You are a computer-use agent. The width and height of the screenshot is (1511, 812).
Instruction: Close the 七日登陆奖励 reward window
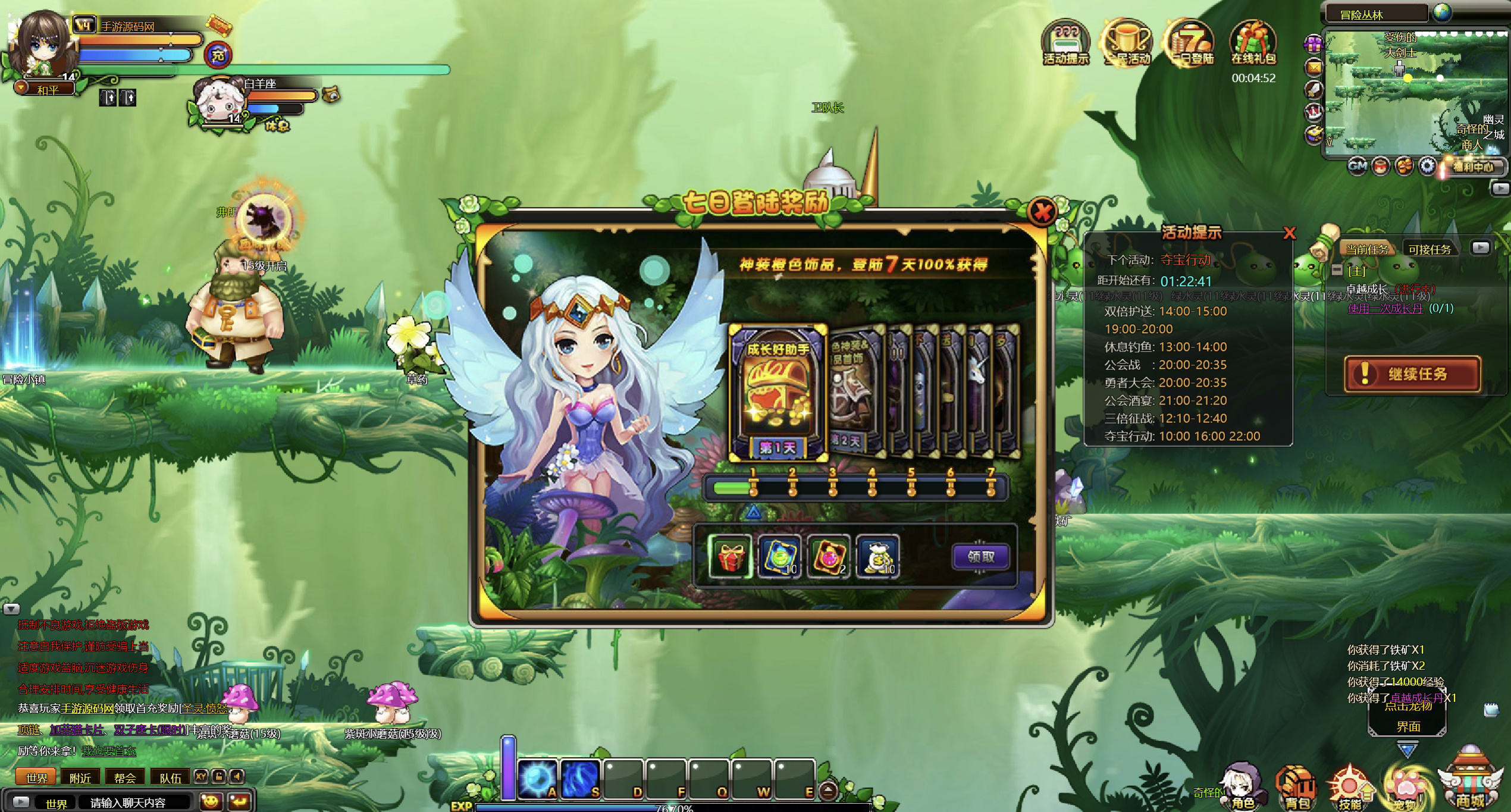(1042, 212)
